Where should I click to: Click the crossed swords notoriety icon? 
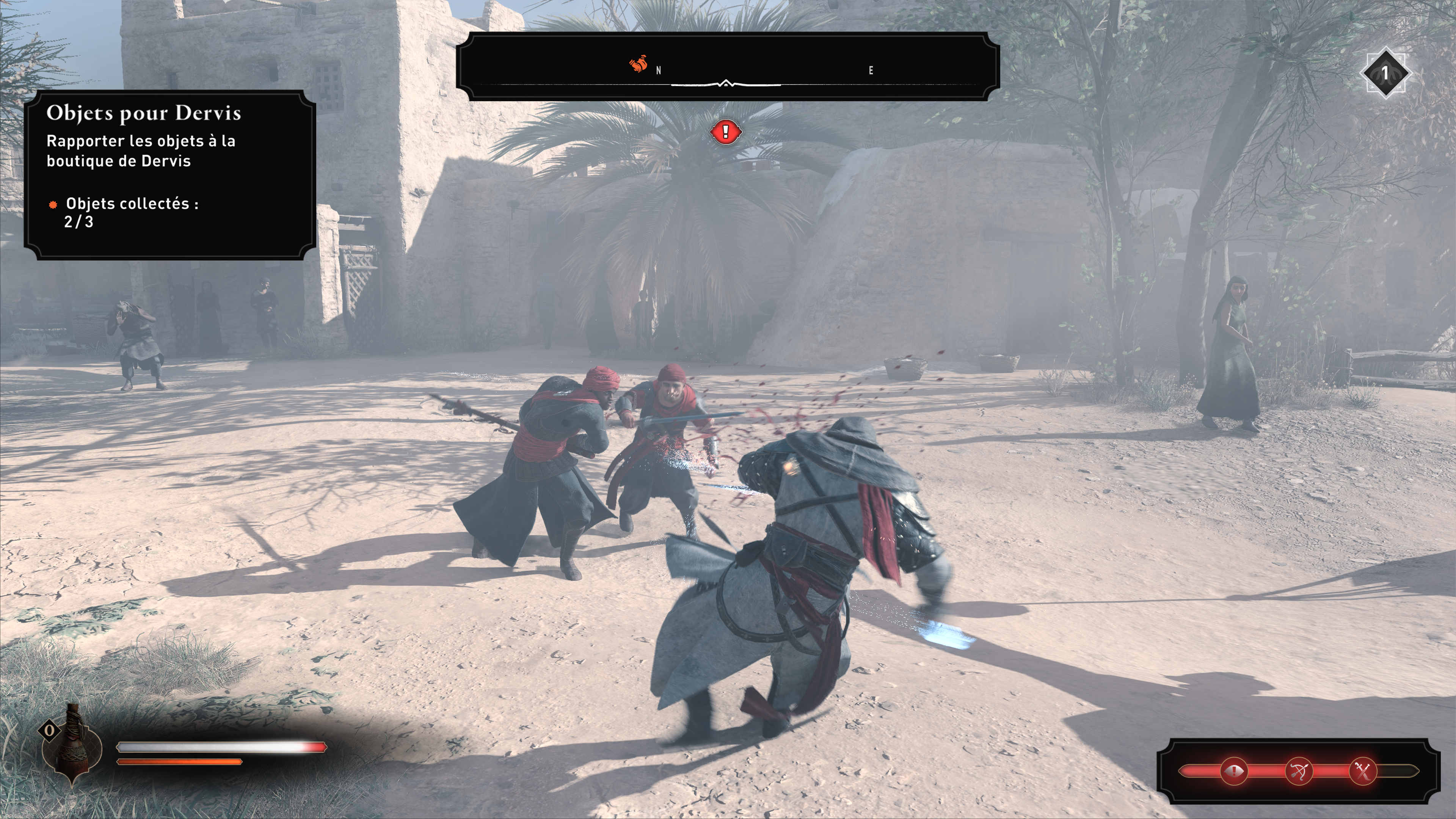pos(1363,771)
